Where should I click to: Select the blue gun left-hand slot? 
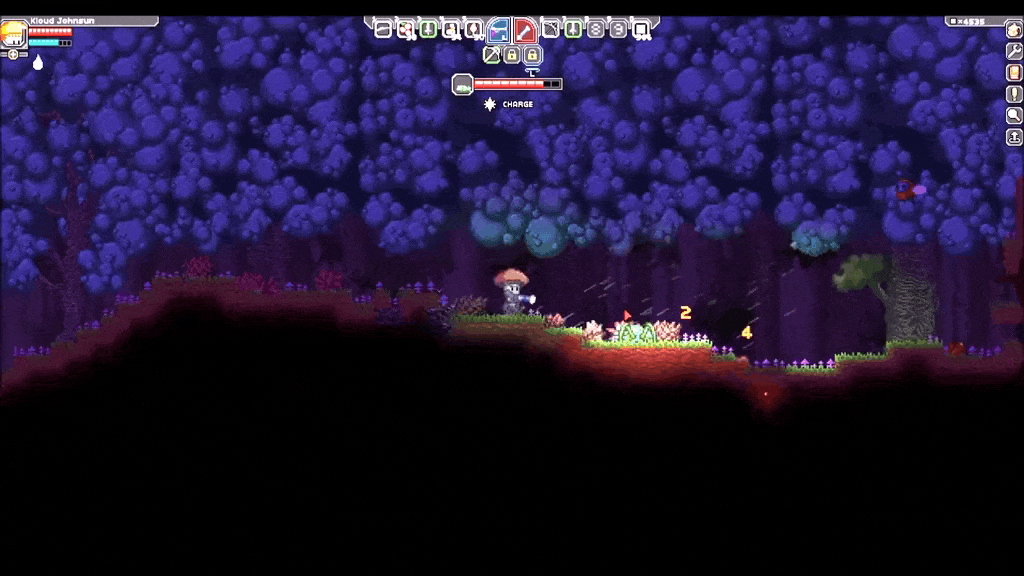point(498,30)
